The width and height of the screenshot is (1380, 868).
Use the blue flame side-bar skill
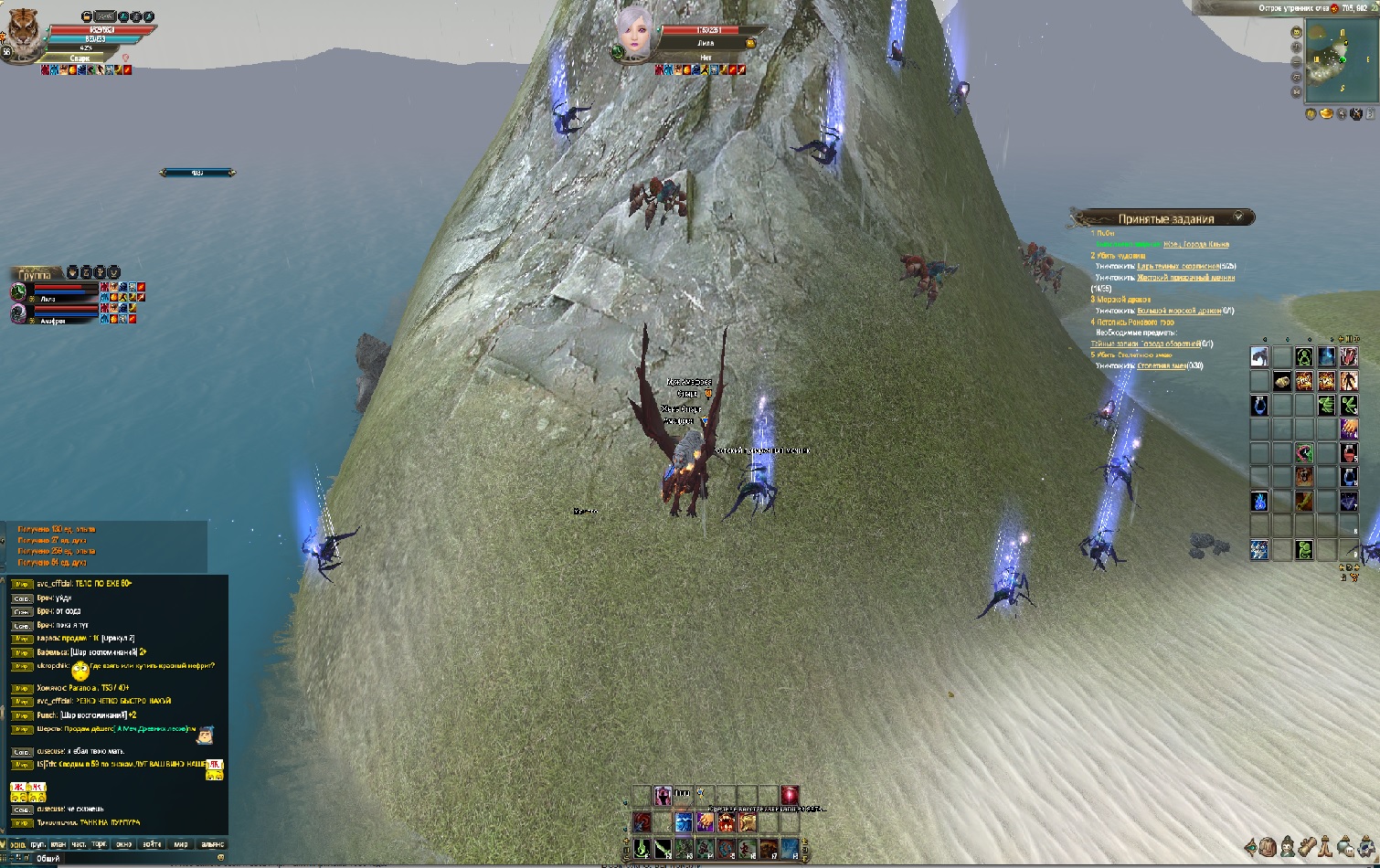pyautogui.click(x=1259, y=501)
